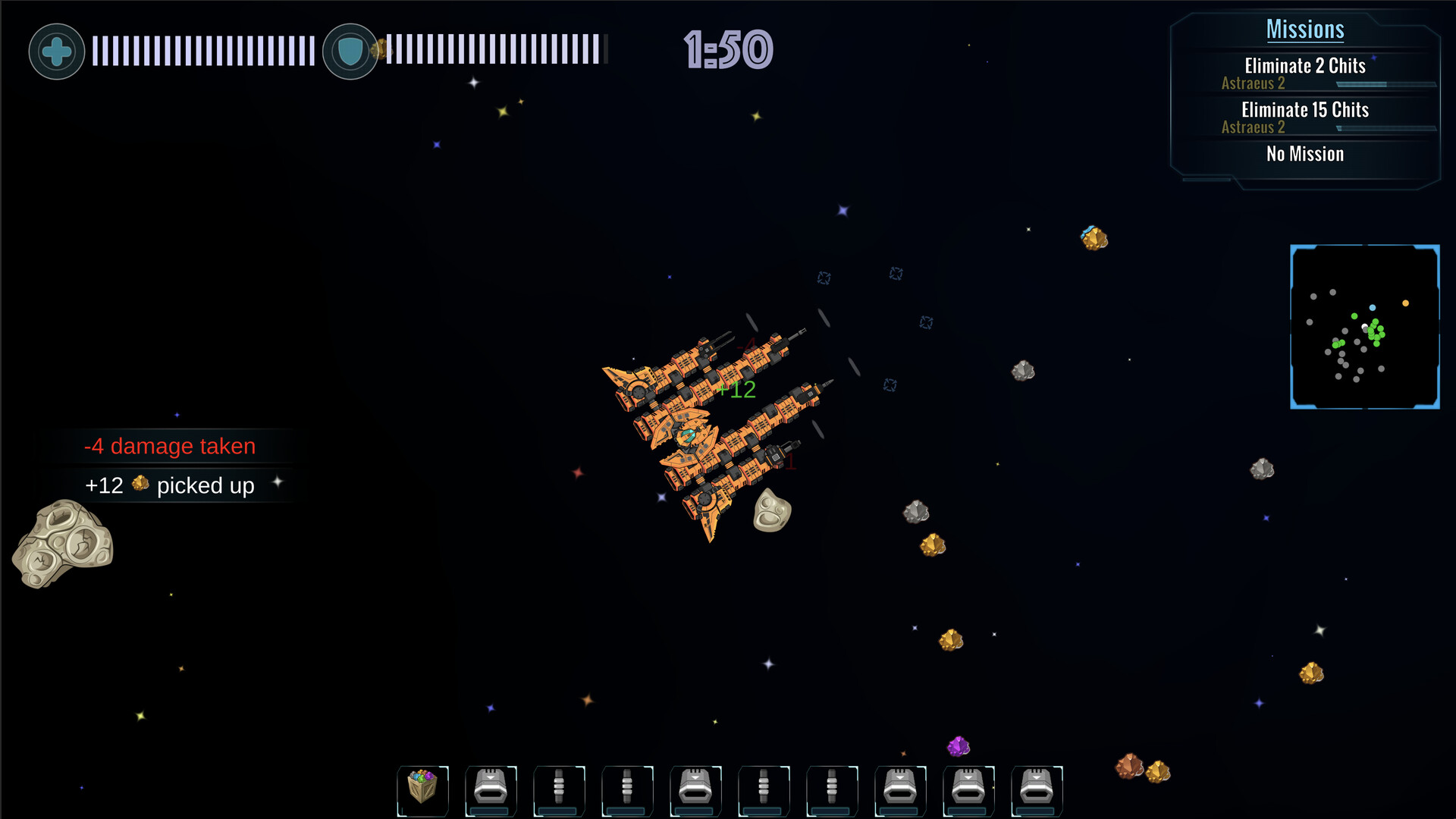Select the last turret icon in the hotbar
The height and width of the screenshot is (819, 1456).
tap(1037, 790)
